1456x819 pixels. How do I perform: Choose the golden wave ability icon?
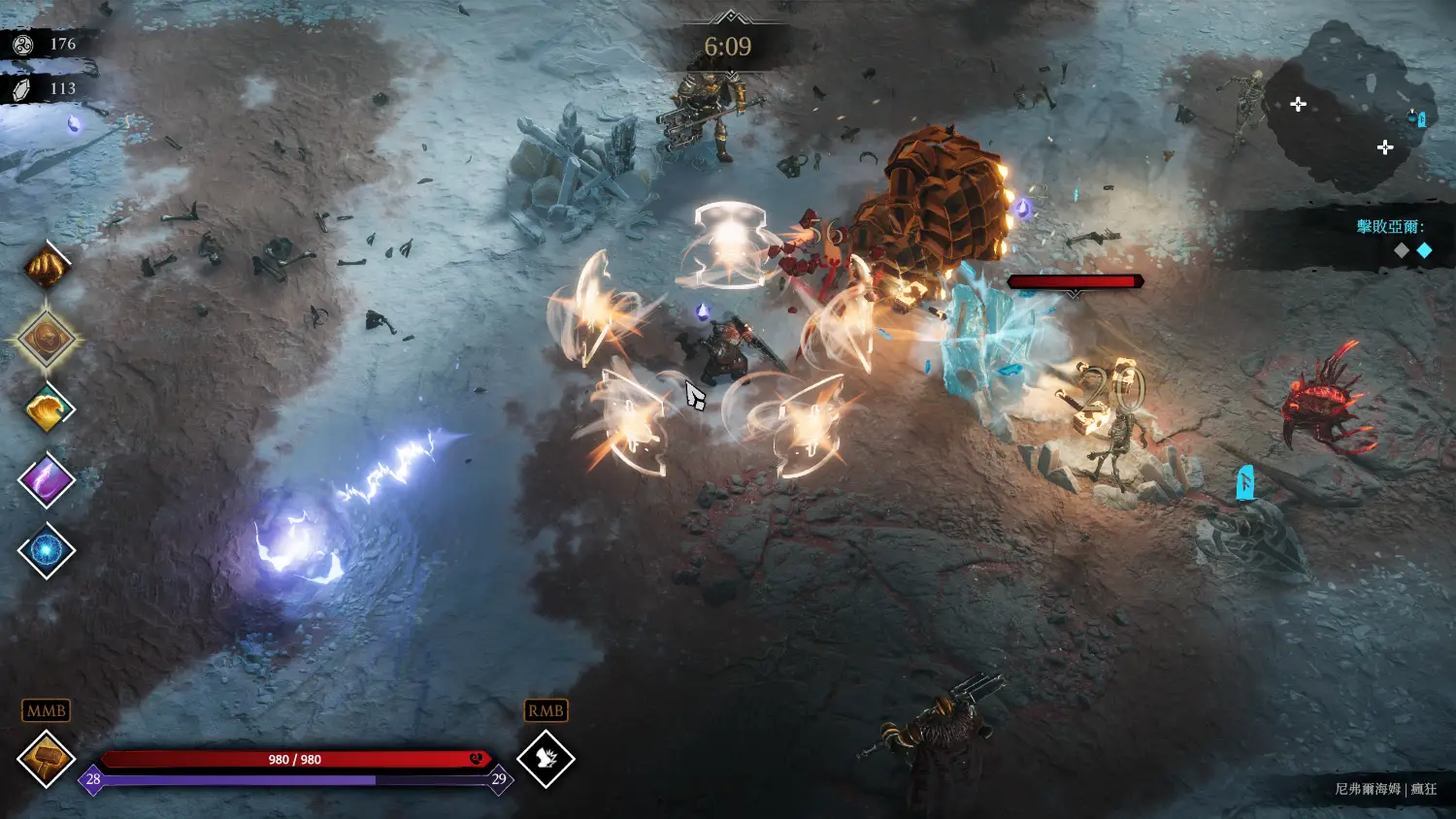46,409
